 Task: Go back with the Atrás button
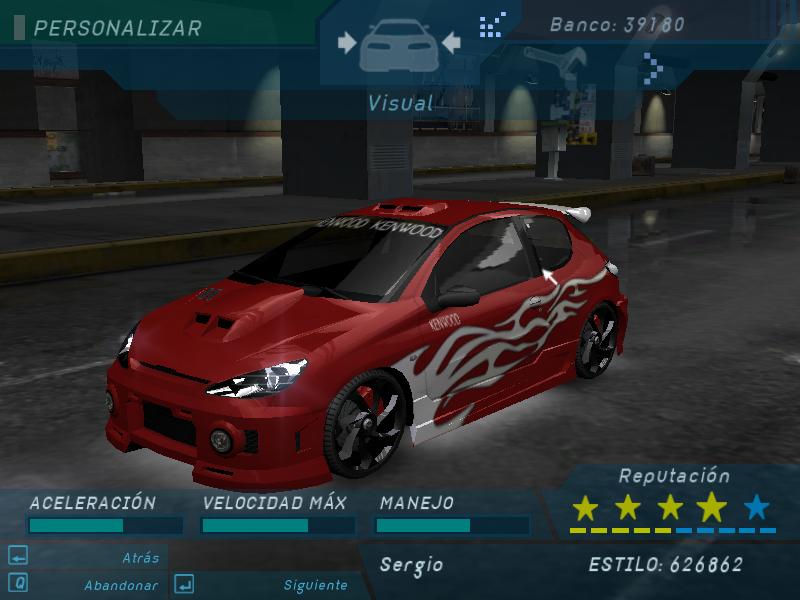[140, 557]
